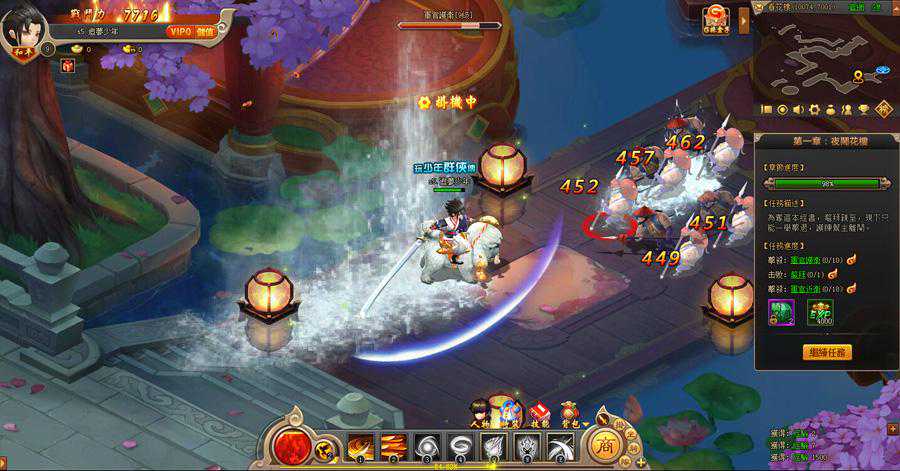Open the 技能 skills book
Viewport: 900px width, 471px height.
click(539, 411)
